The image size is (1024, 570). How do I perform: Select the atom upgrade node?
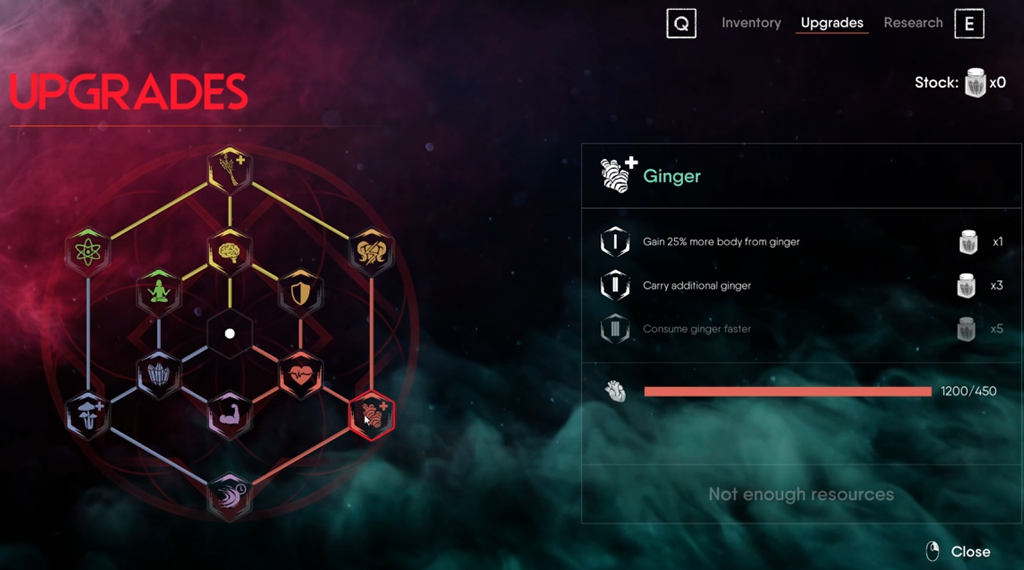87,250
